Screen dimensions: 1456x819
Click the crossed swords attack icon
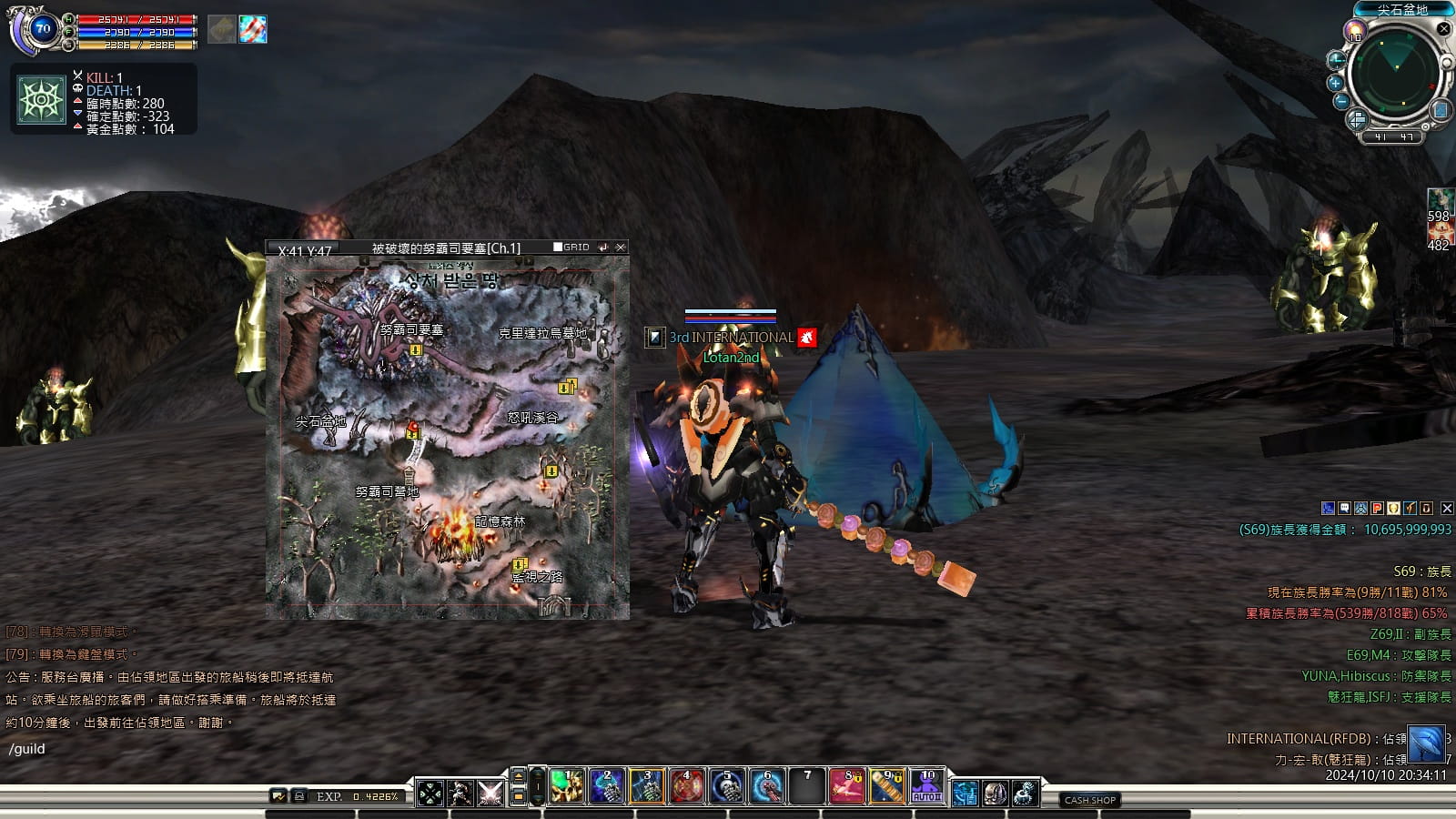coord(490,794)
